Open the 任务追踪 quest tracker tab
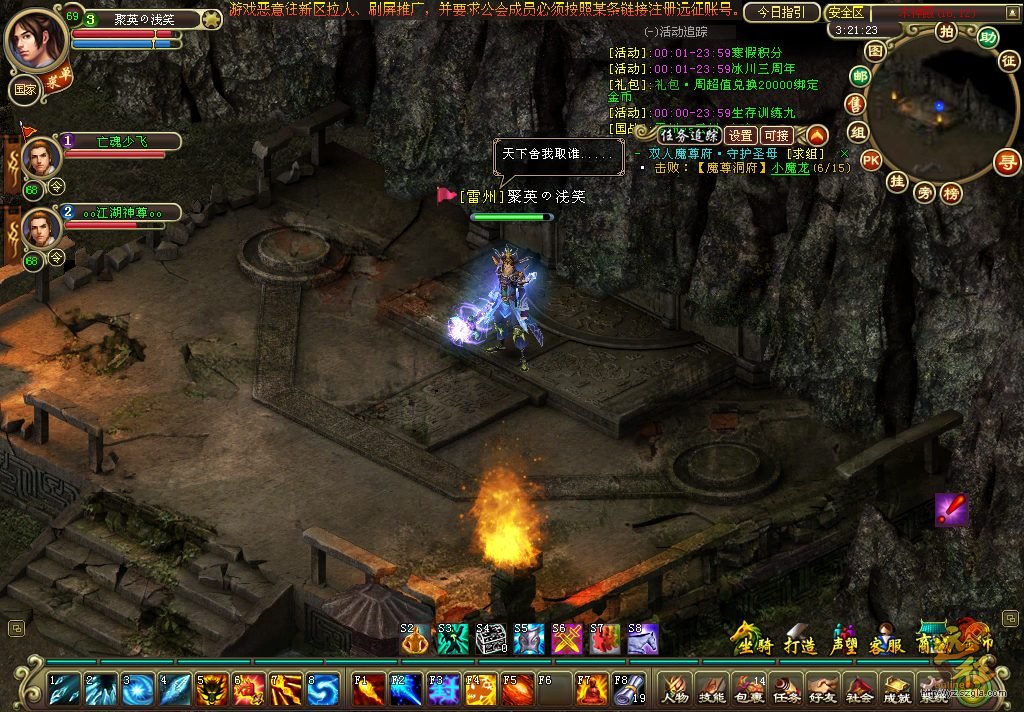The image size is (1024, 712). tap(689, 135)
